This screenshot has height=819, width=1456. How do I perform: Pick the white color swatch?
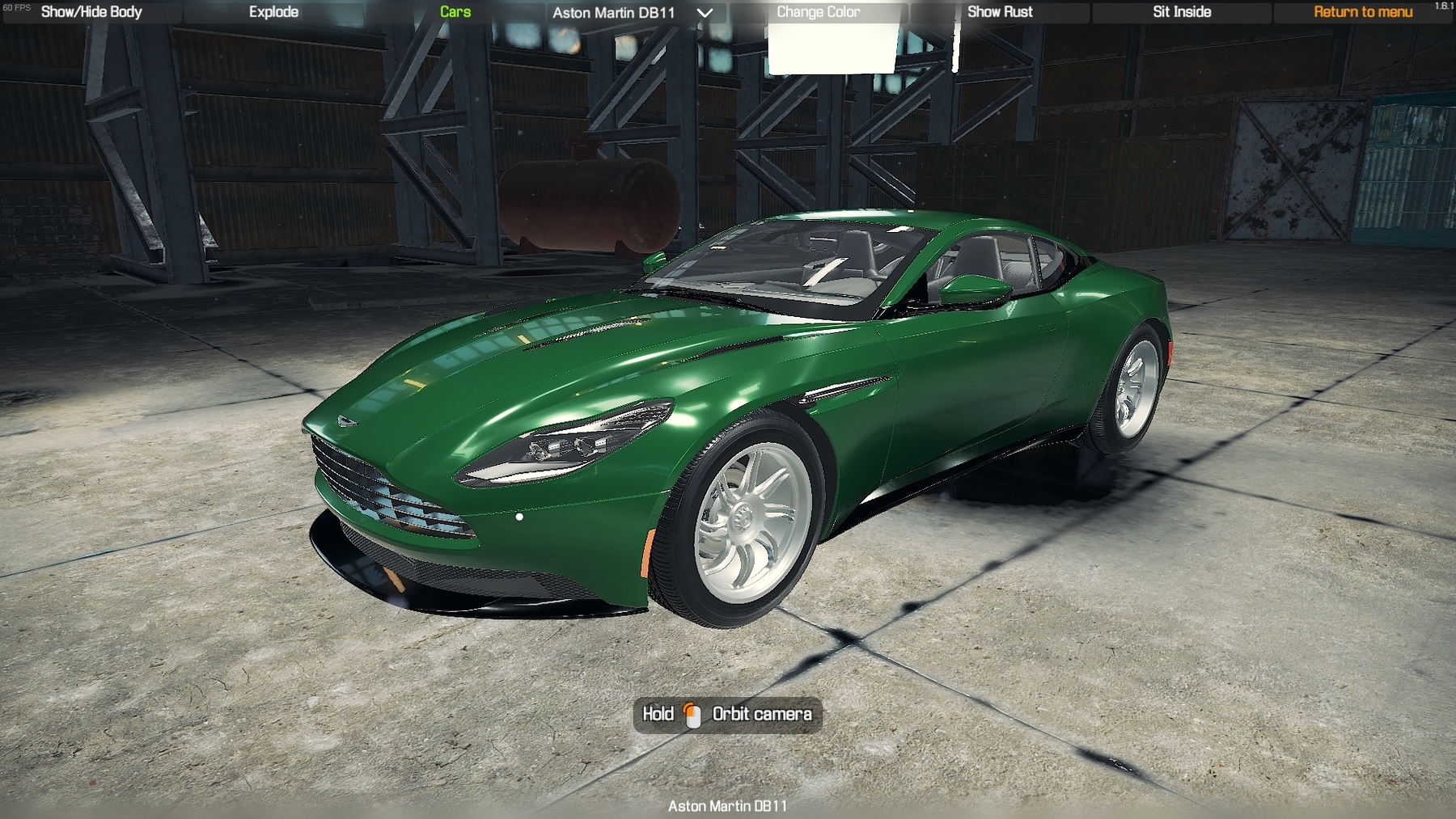pyautogui.click(x=832, y=49)
